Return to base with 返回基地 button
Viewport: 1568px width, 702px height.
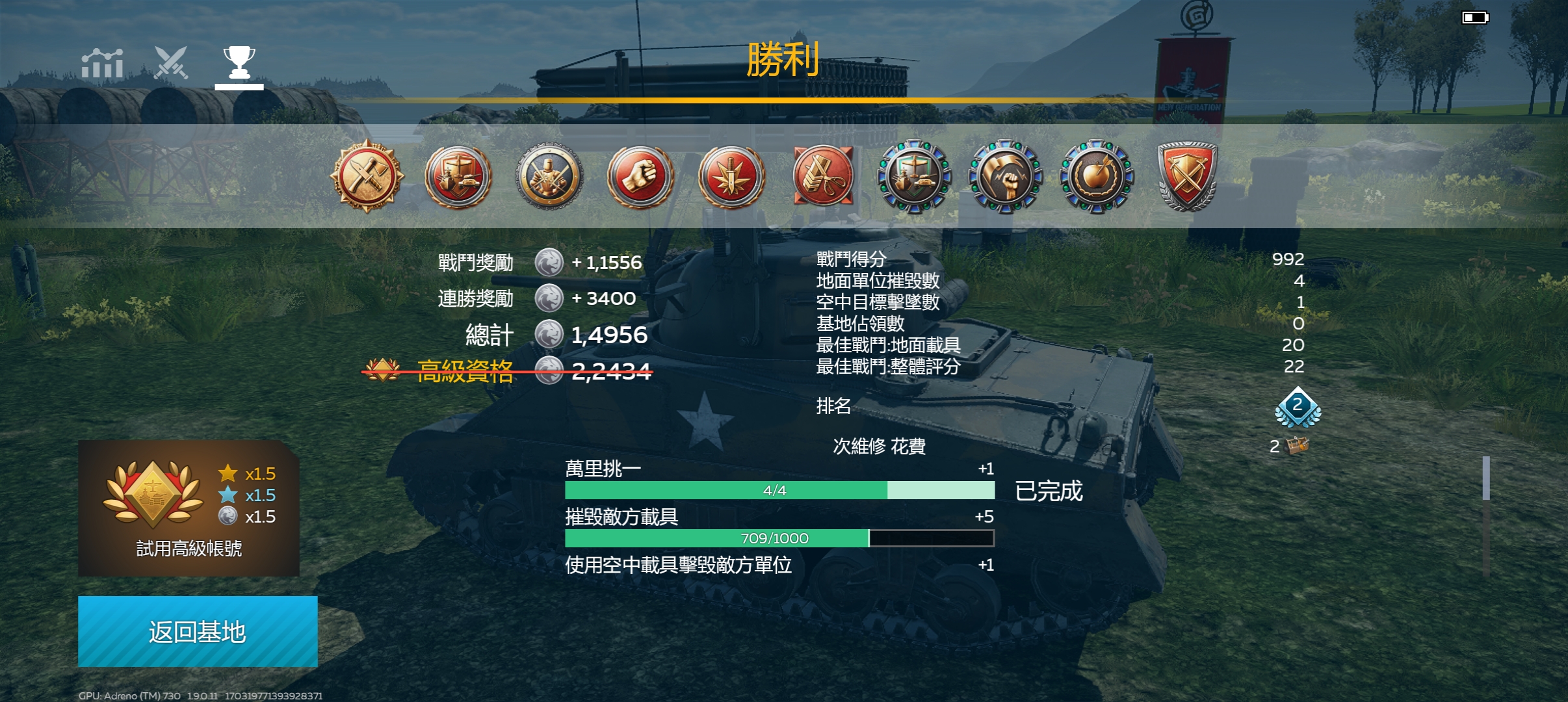point(198,631)
